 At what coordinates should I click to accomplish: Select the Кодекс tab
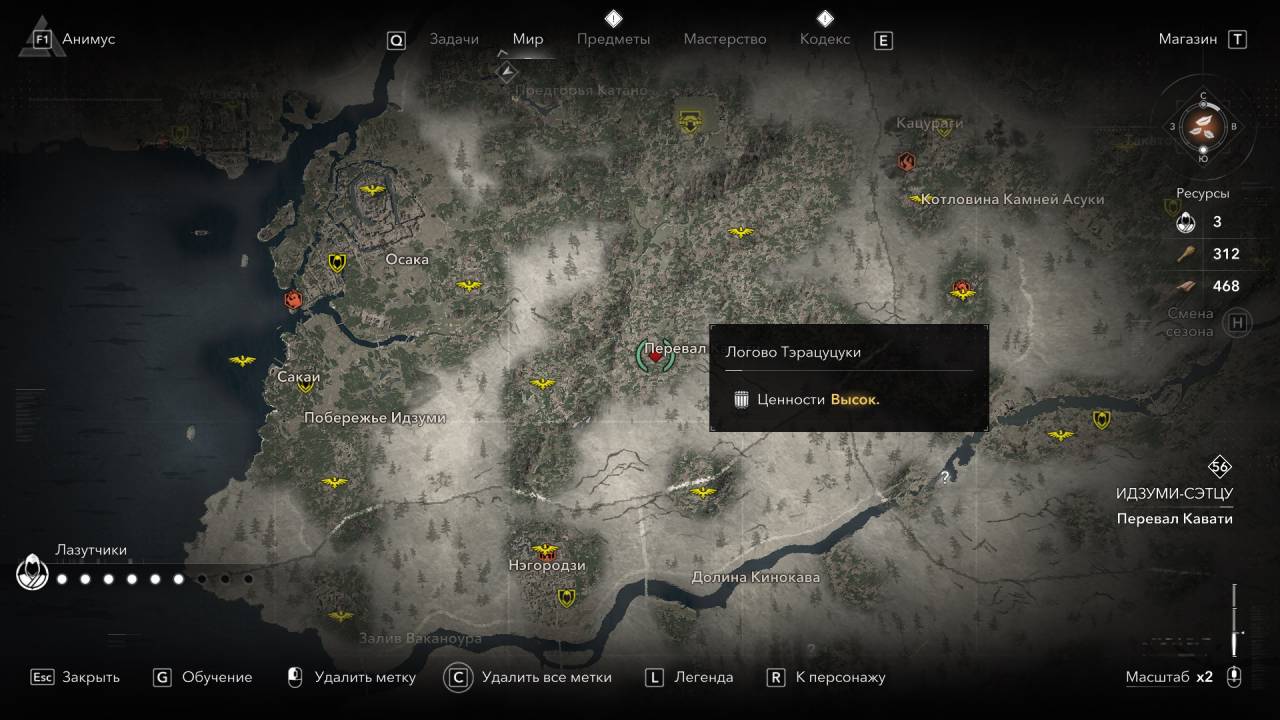click(x=825, y=39)
